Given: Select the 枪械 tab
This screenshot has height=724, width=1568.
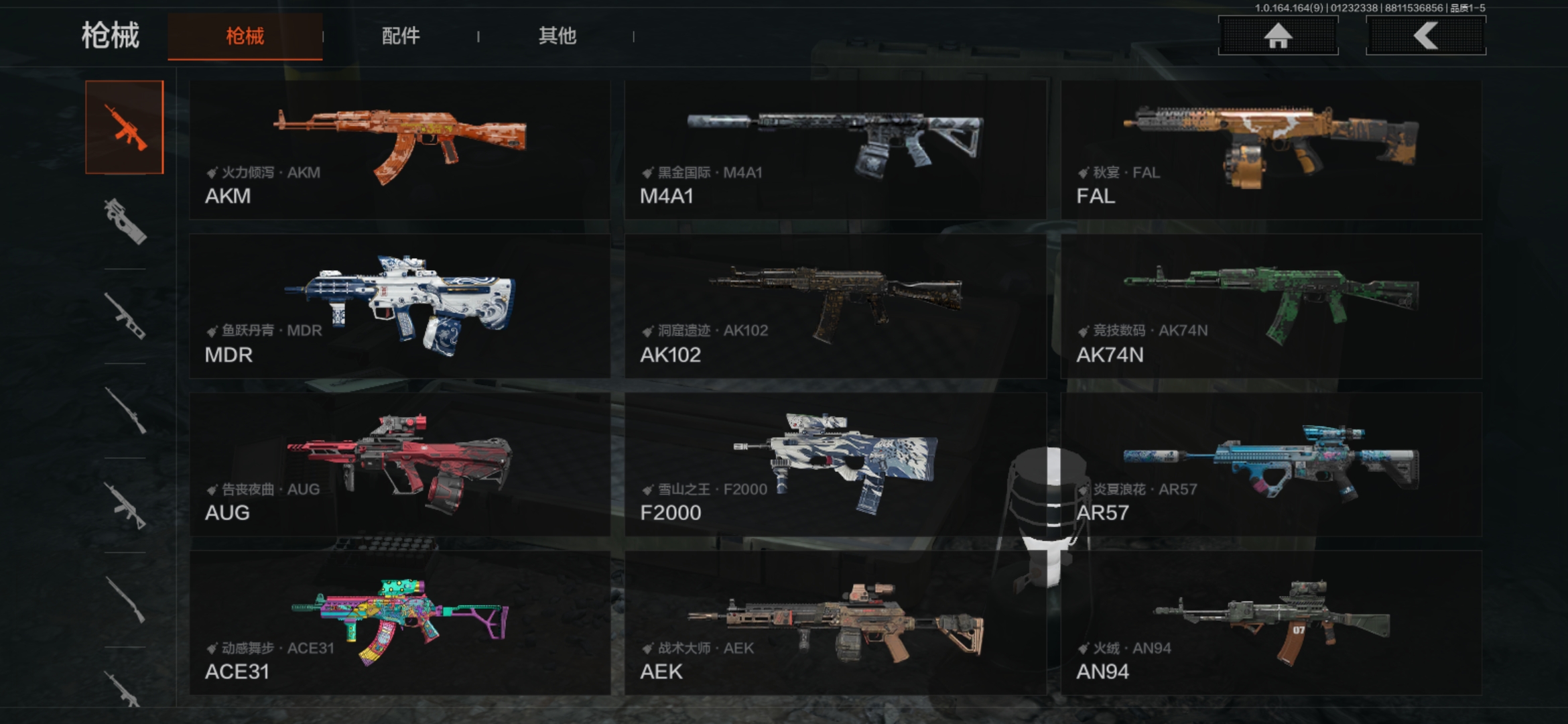Looking at the screenshot, I should pos(245,36).
